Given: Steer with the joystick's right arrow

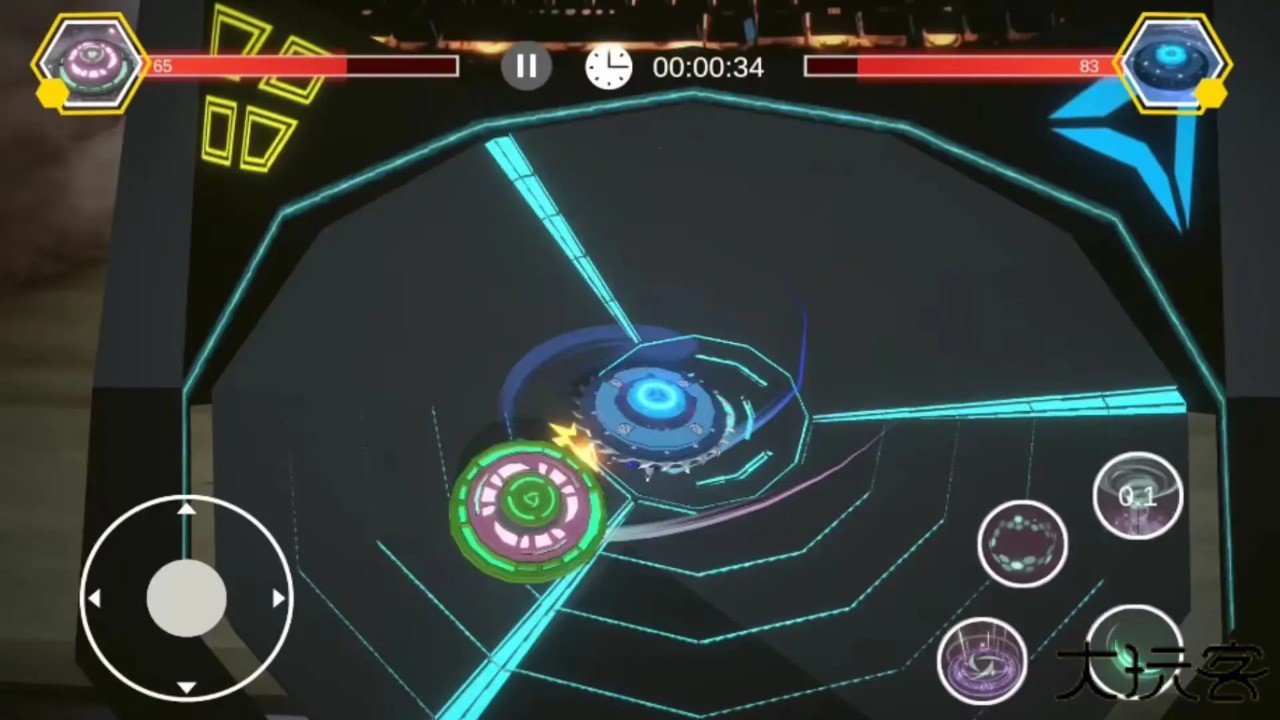Looking at the screenshot, I should 278,598.
